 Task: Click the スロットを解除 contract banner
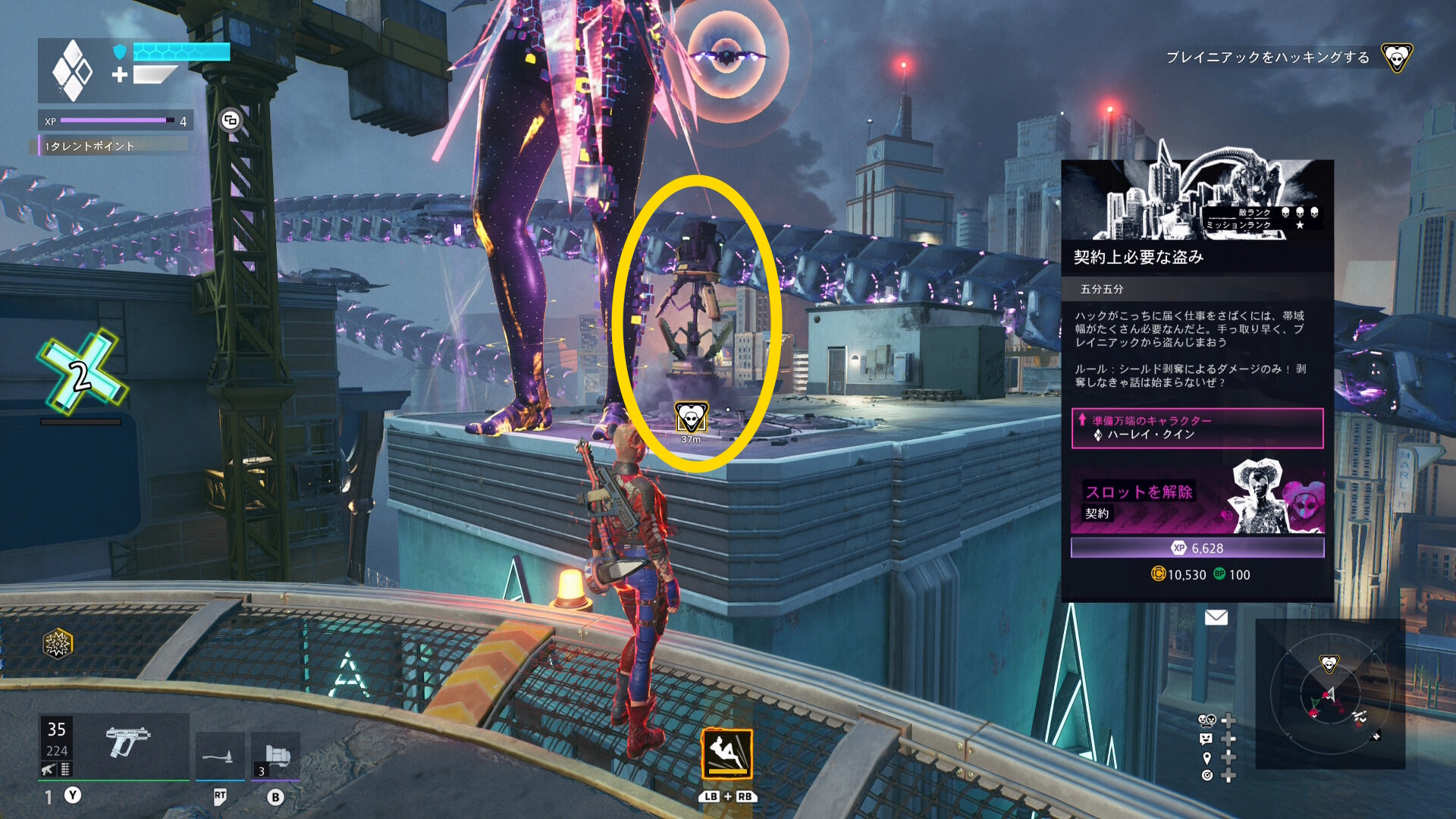[1197, 499]
